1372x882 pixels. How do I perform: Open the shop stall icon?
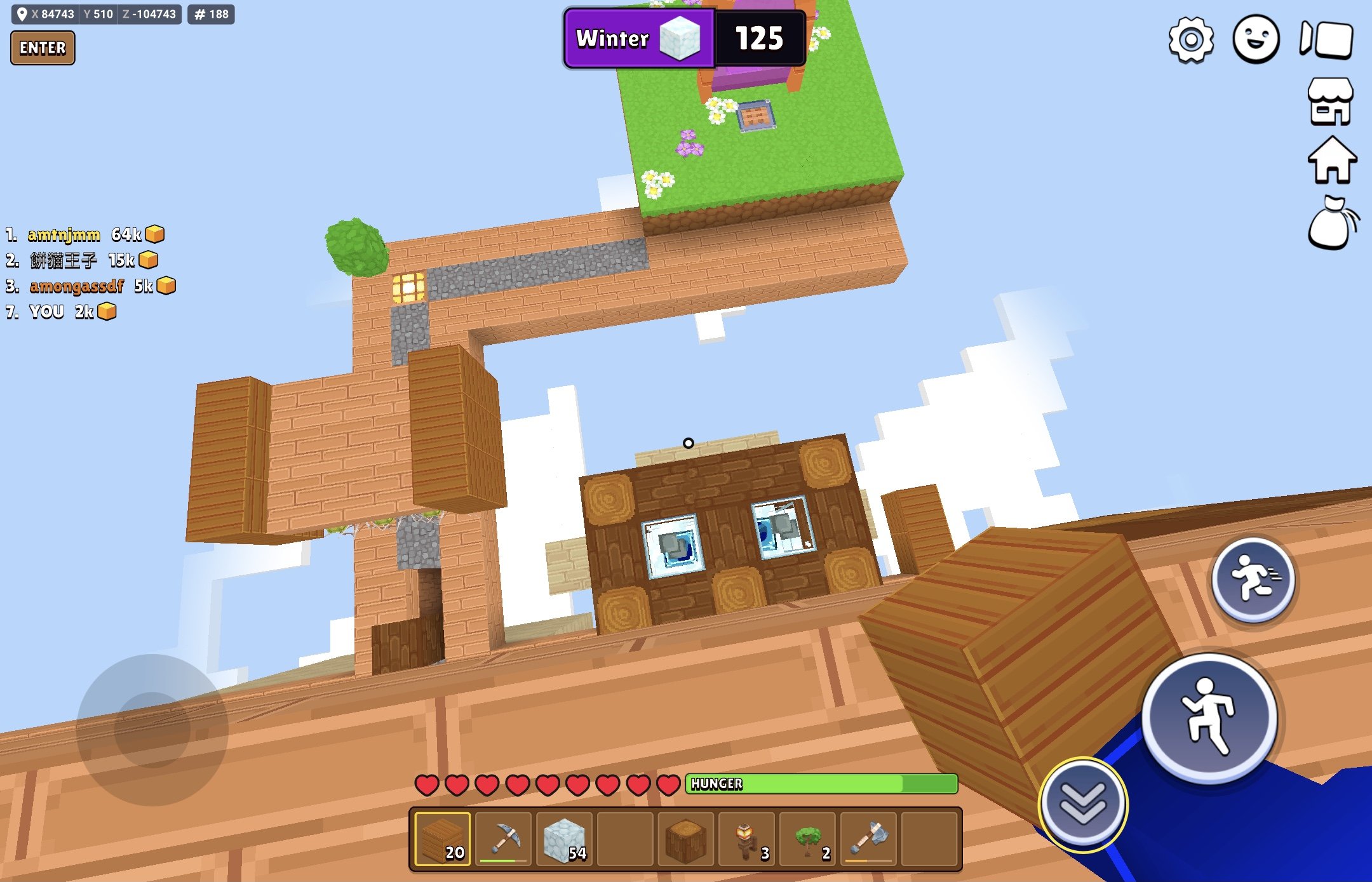point(1330,102)
